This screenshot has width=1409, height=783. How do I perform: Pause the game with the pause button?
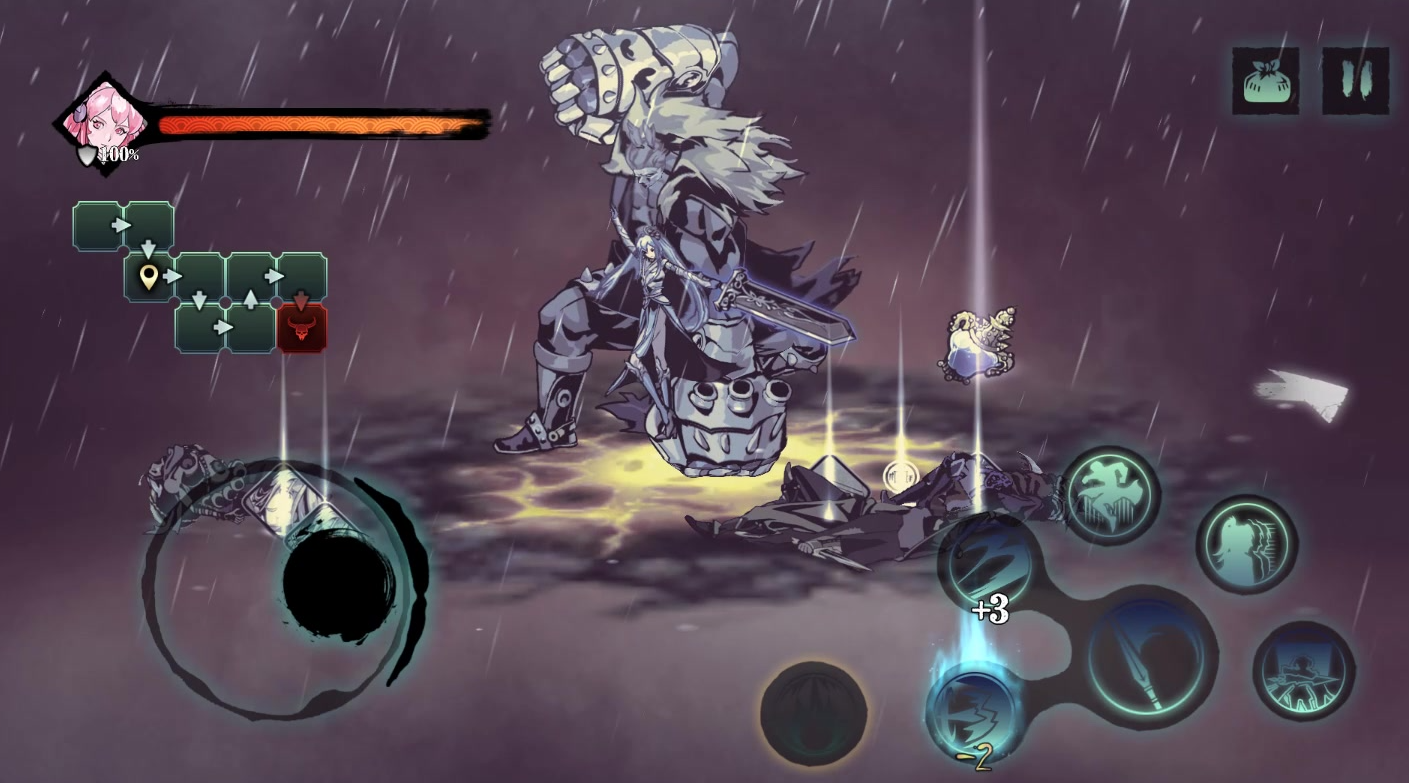tap(1355, 81)
